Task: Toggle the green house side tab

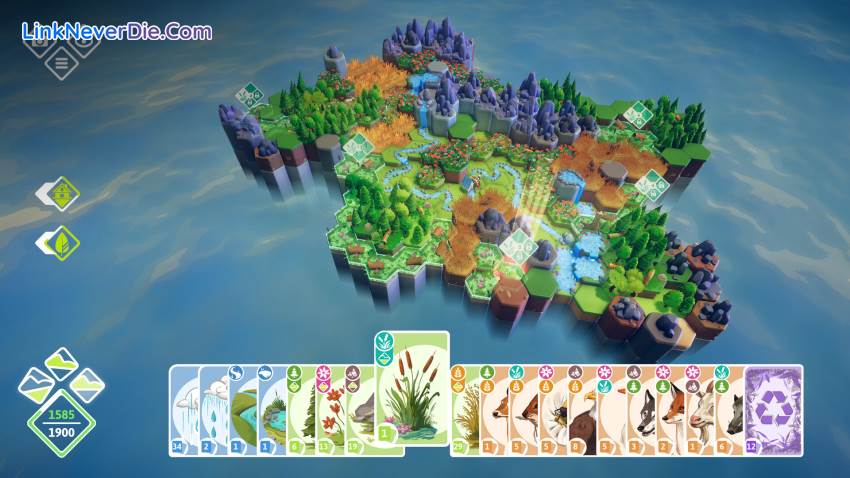Action: click(x=61, y=193)
